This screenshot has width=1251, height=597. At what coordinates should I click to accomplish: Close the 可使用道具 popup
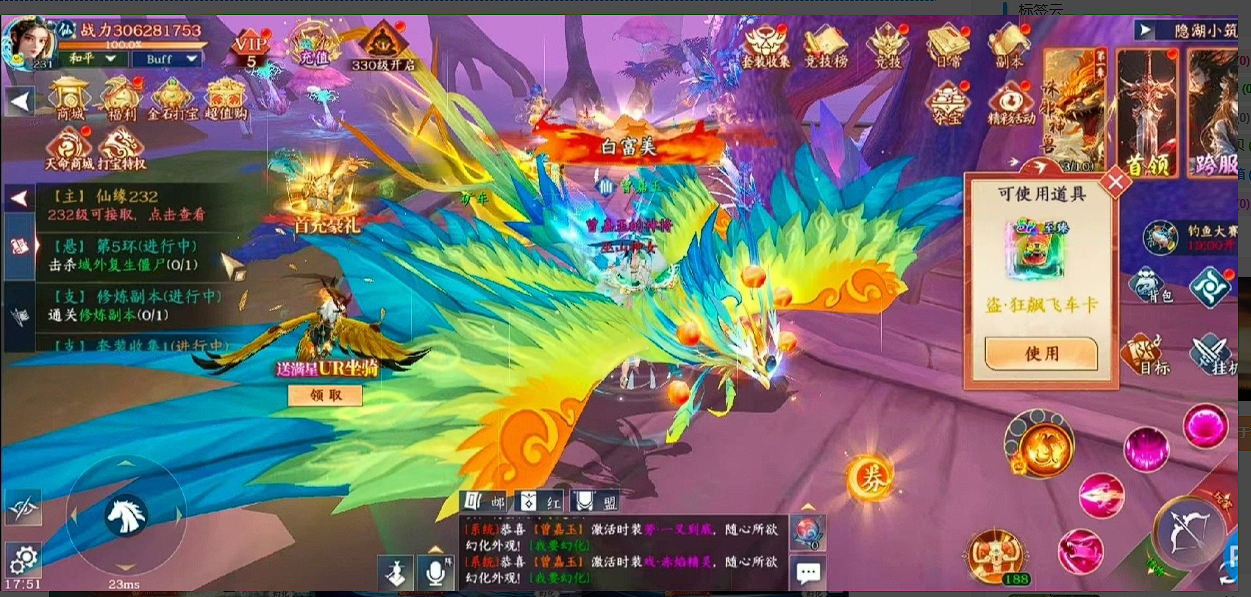tap(1115, 183)
